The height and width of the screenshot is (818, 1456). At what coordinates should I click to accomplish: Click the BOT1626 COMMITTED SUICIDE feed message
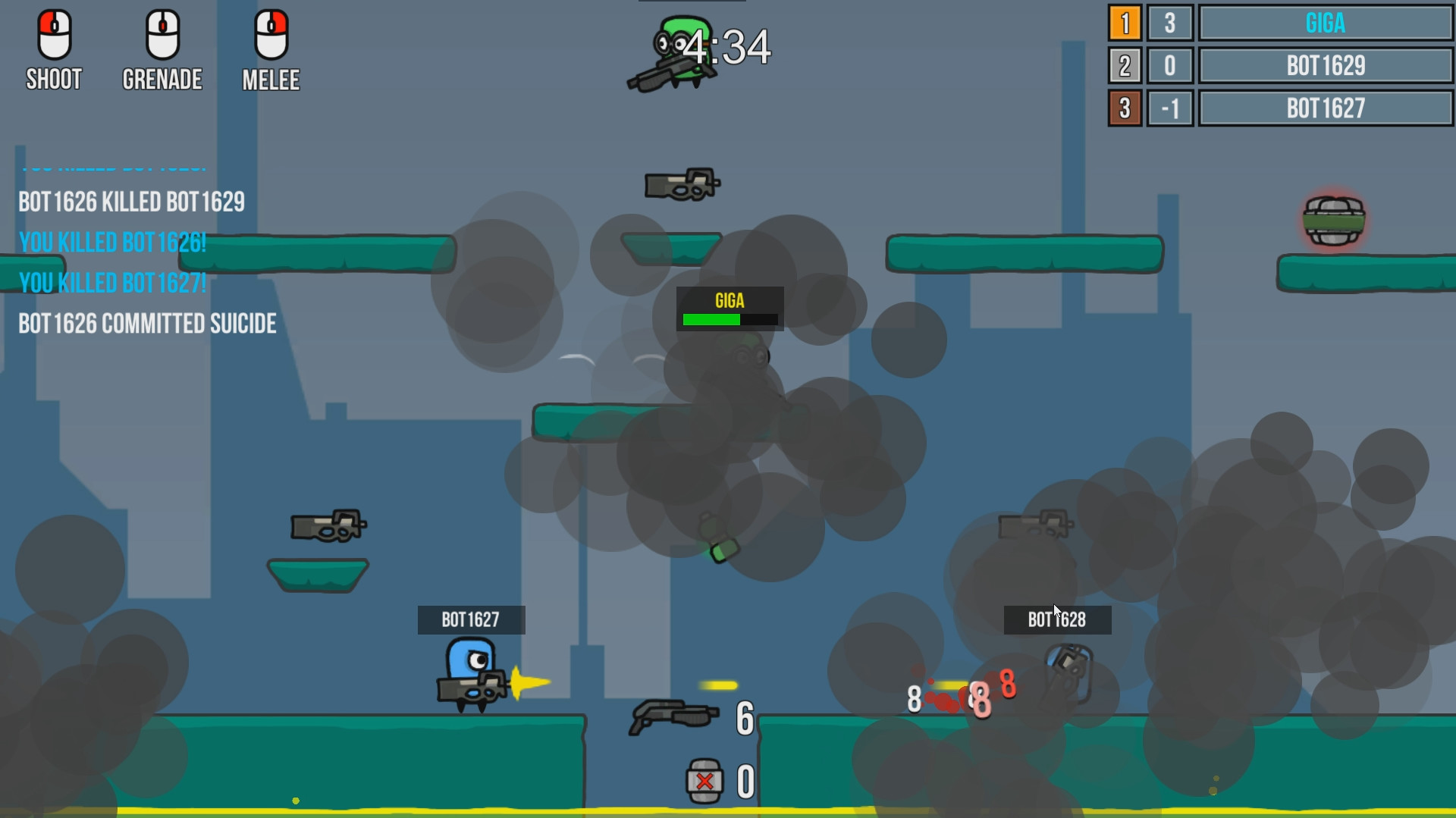(146, 324)
